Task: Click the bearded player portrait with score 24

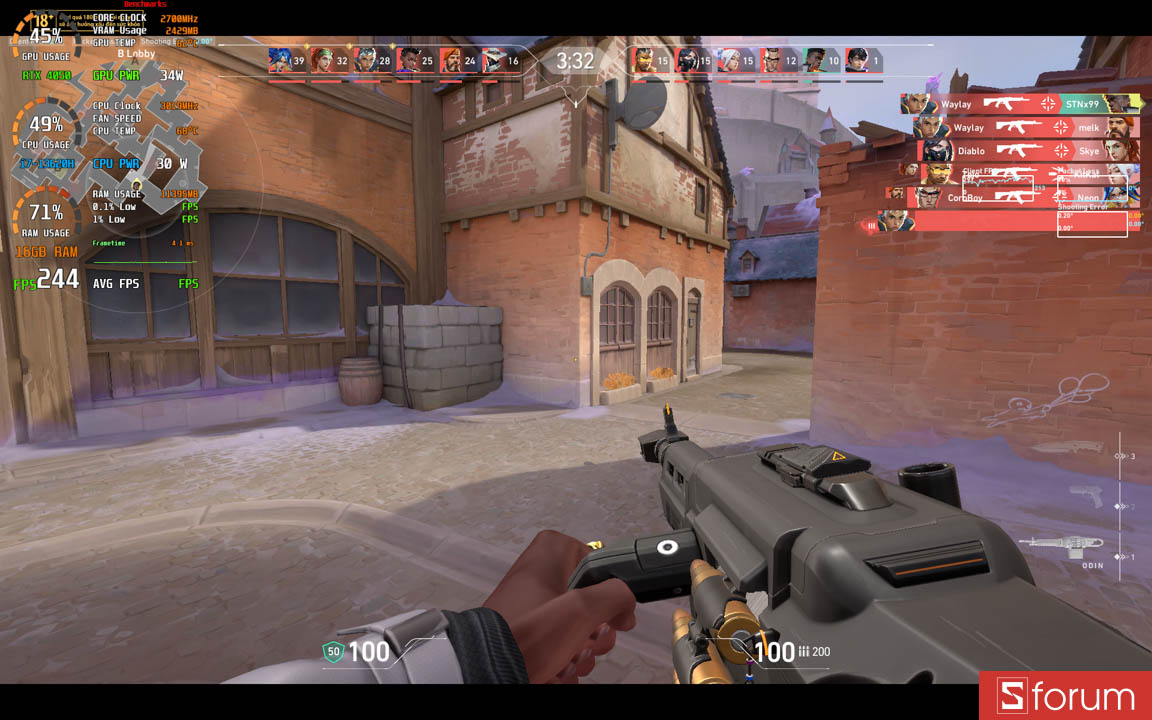Action: [451, 61]
